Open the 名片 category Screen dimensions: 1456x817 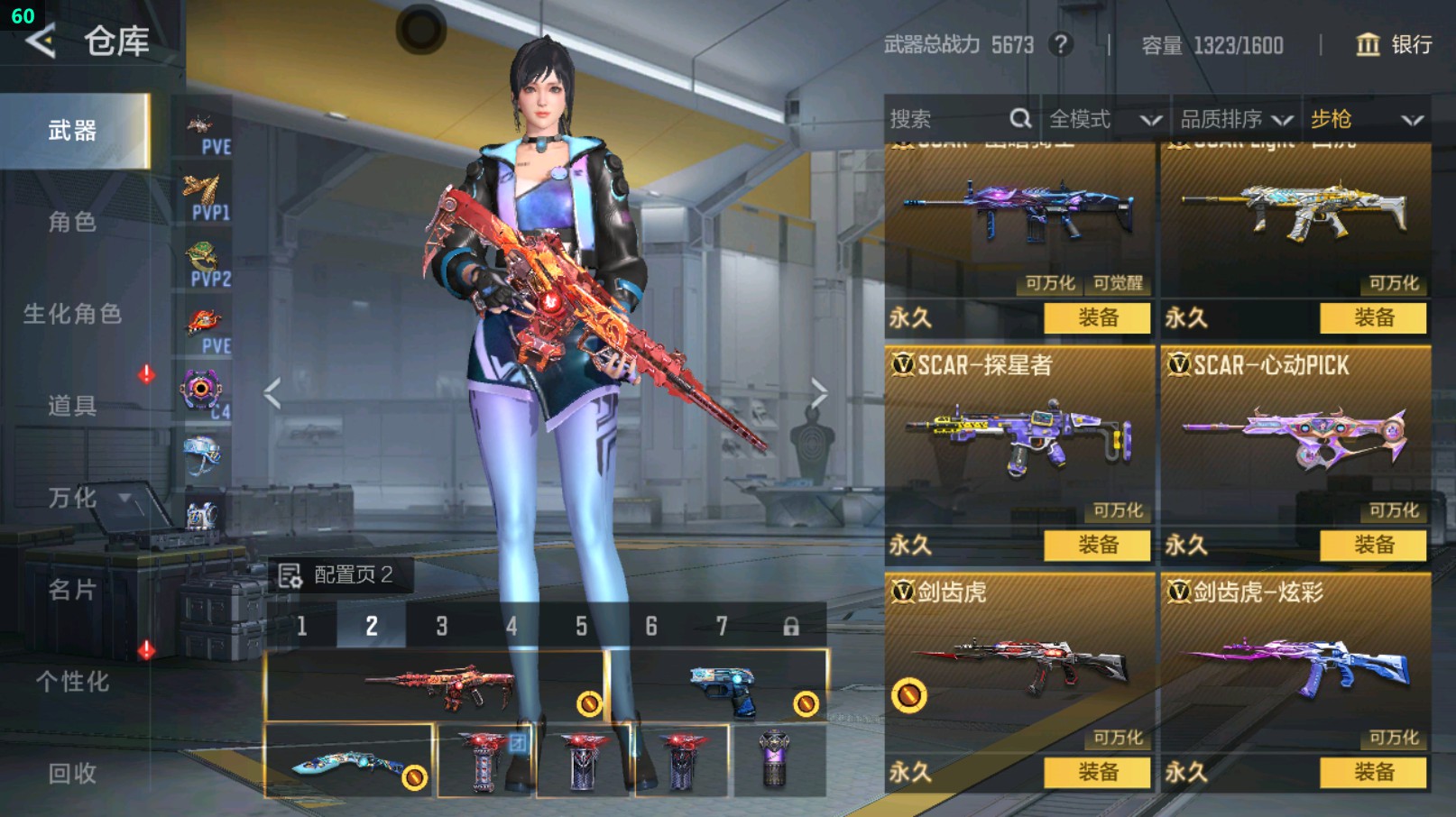point(72,590)
